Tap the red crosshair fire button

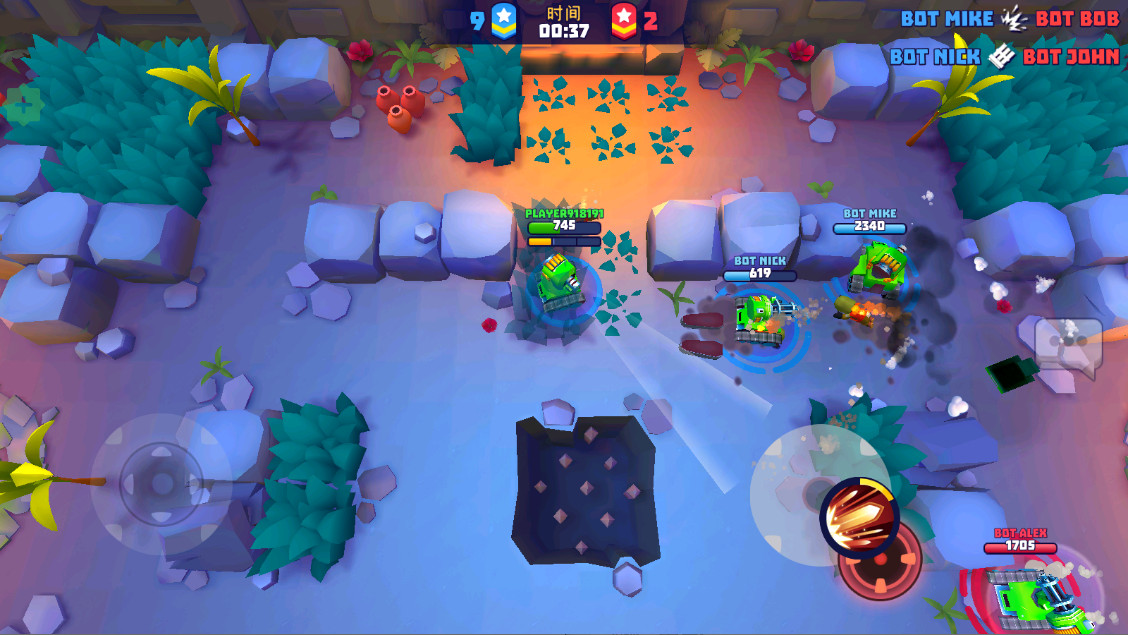click(880, 562)
